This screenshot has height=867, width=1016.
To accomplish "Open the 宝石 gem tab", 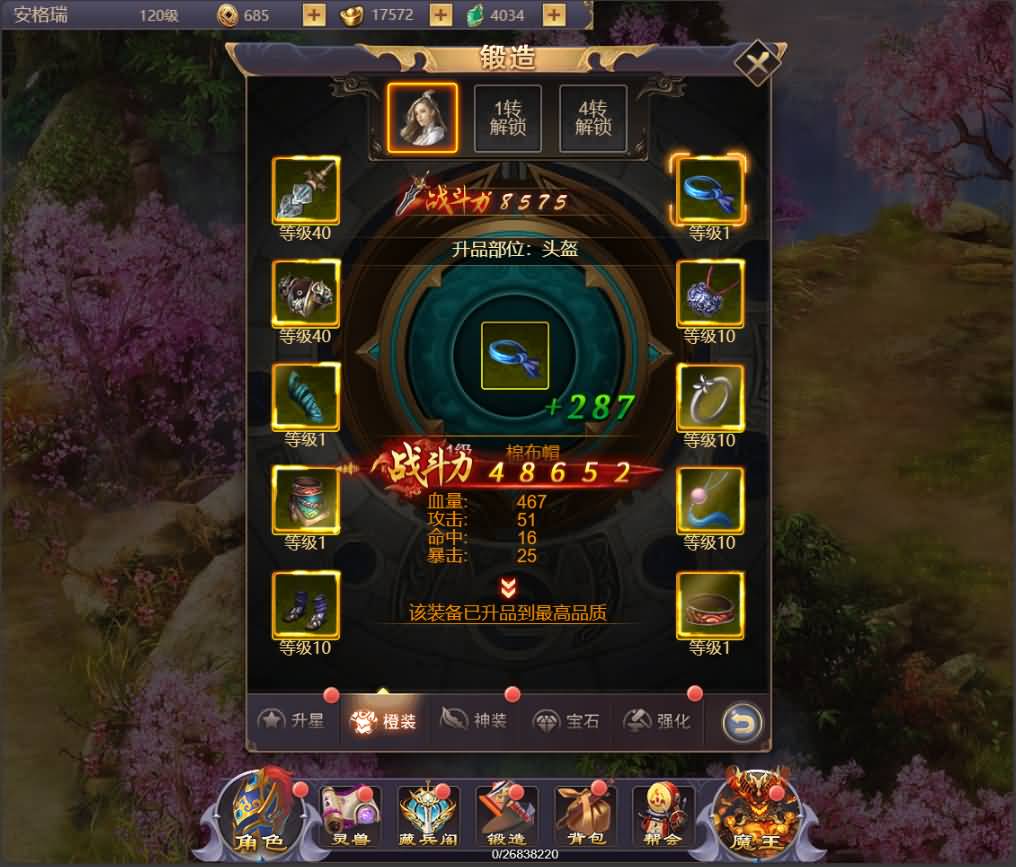I will (566, 720).
